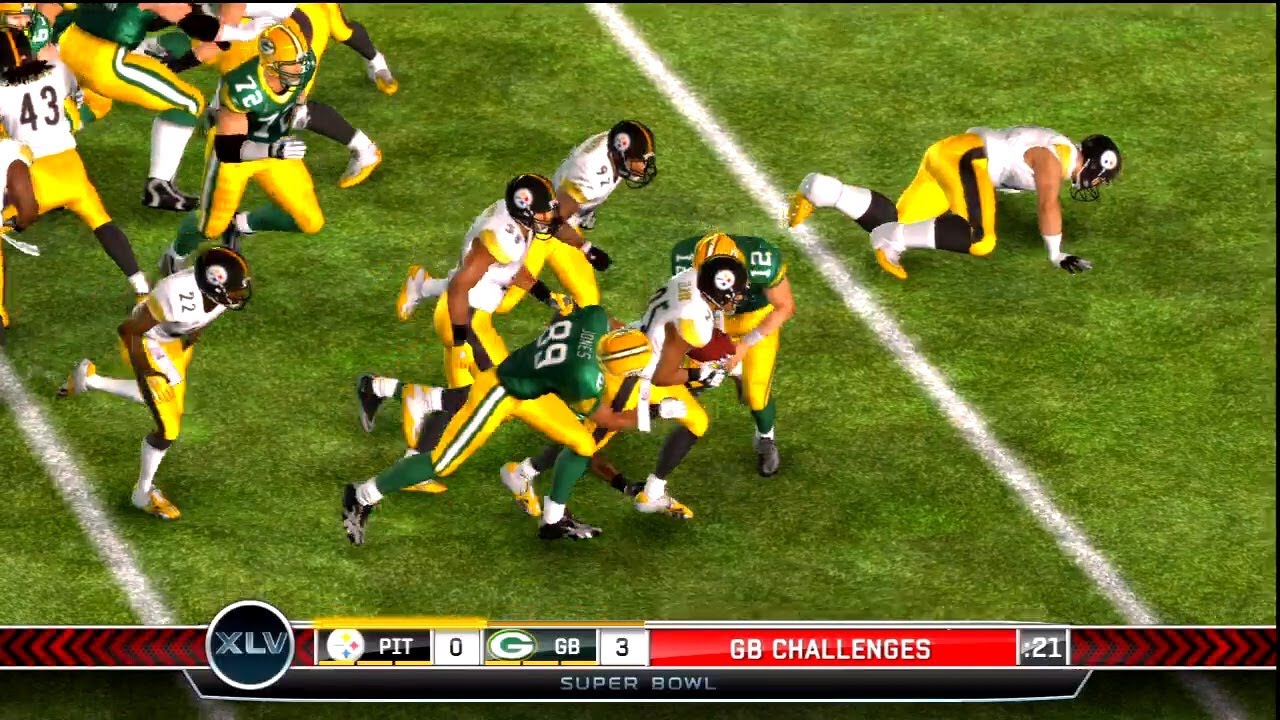Select the Steelers PIT team logo

pos(345,646)
